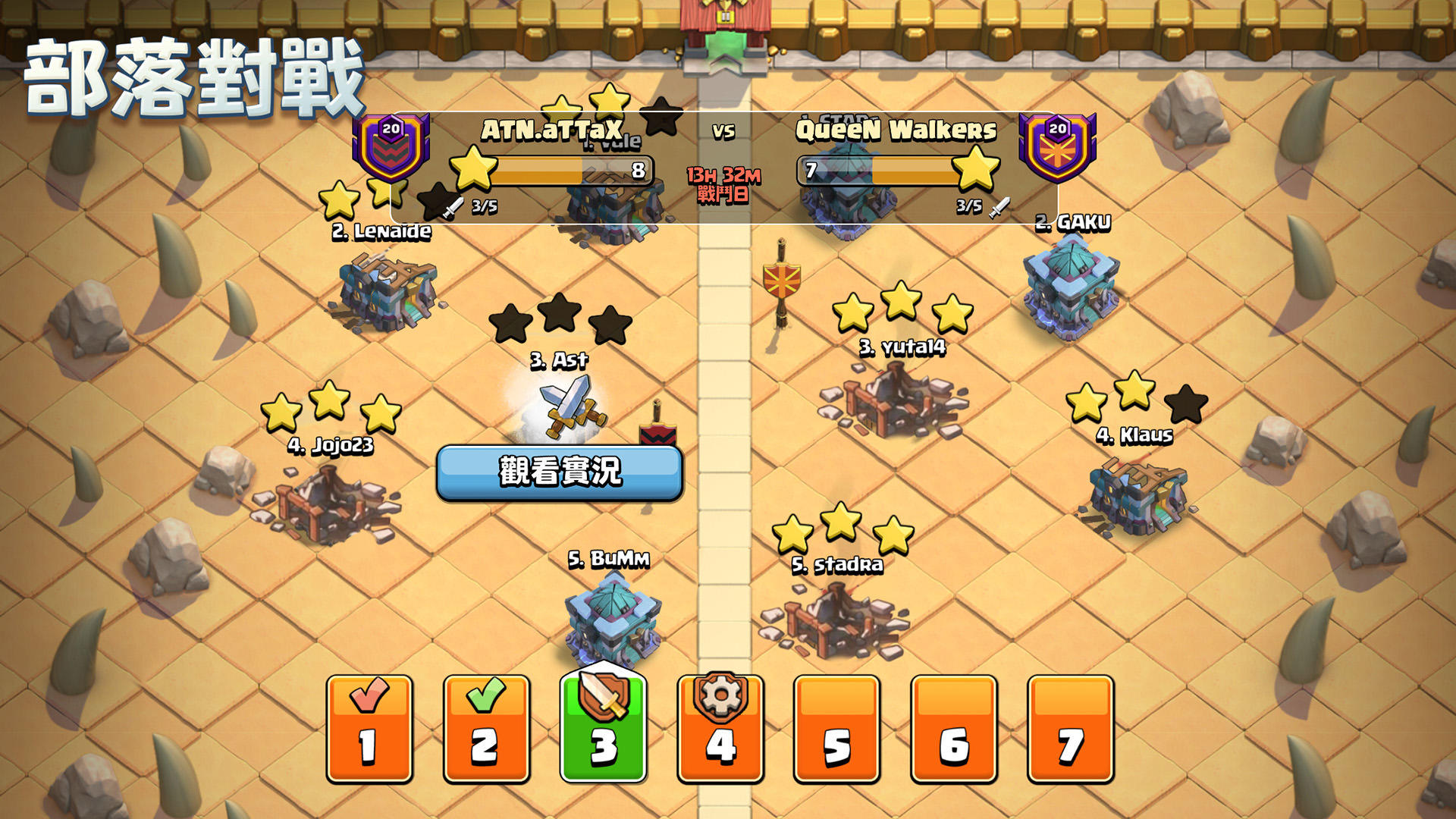Click the 13h 32m 戰鬥日 countdown text

coord(723,184)
